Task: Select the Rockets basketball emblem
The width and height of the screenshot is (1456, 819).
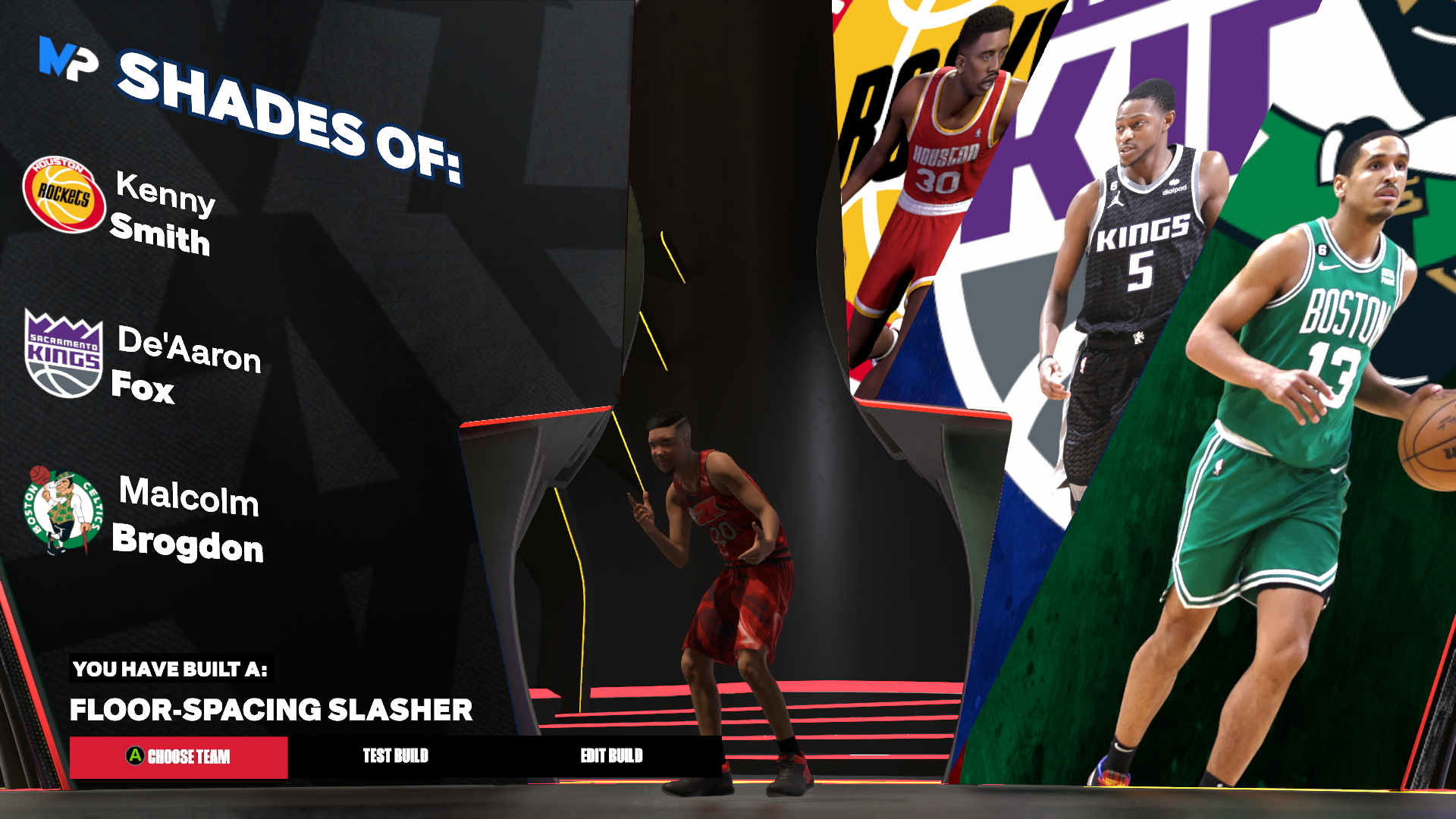Action: [64, 195]
